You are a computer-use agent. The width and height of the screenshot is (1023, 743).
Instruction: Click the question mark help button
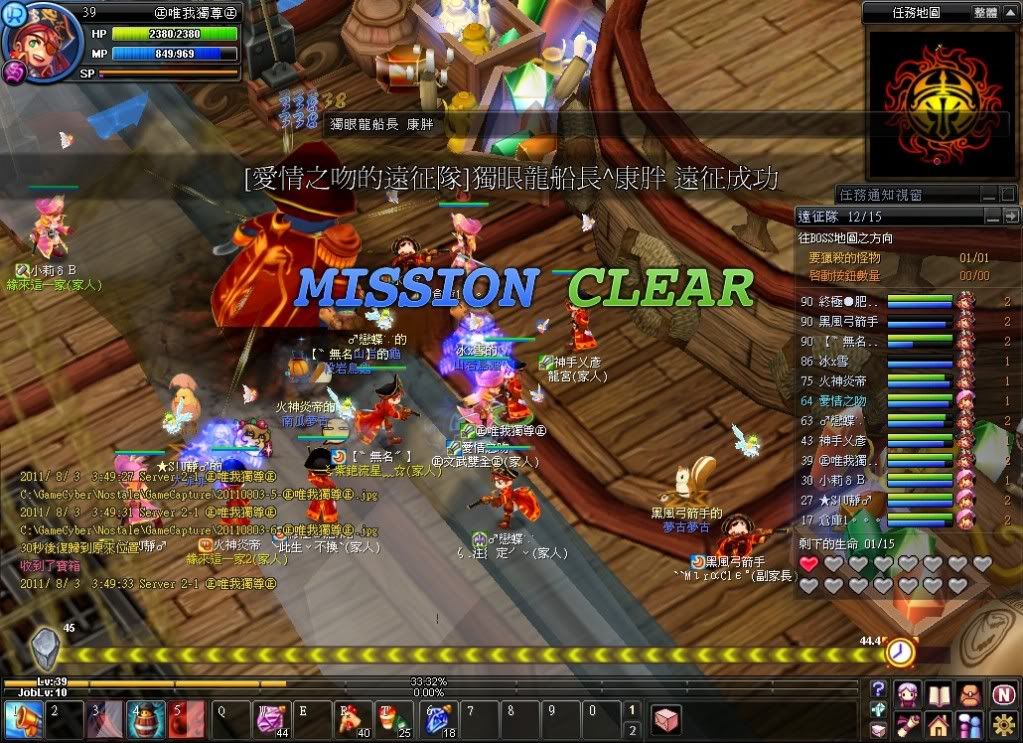pyautogui.click(x=878, y=689)
